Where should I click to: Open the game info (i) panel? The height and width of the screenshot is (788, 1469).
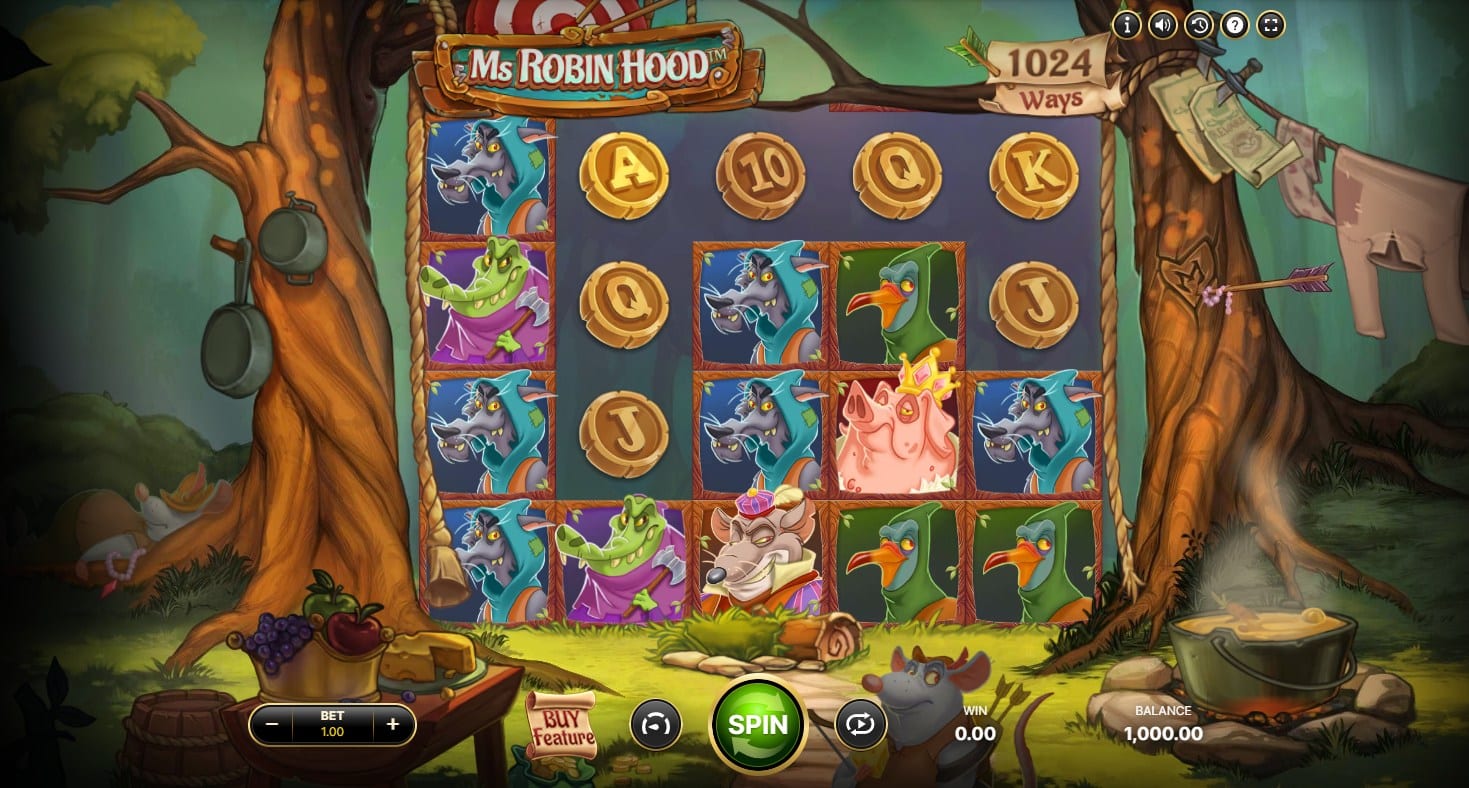tap(1126, 26)
